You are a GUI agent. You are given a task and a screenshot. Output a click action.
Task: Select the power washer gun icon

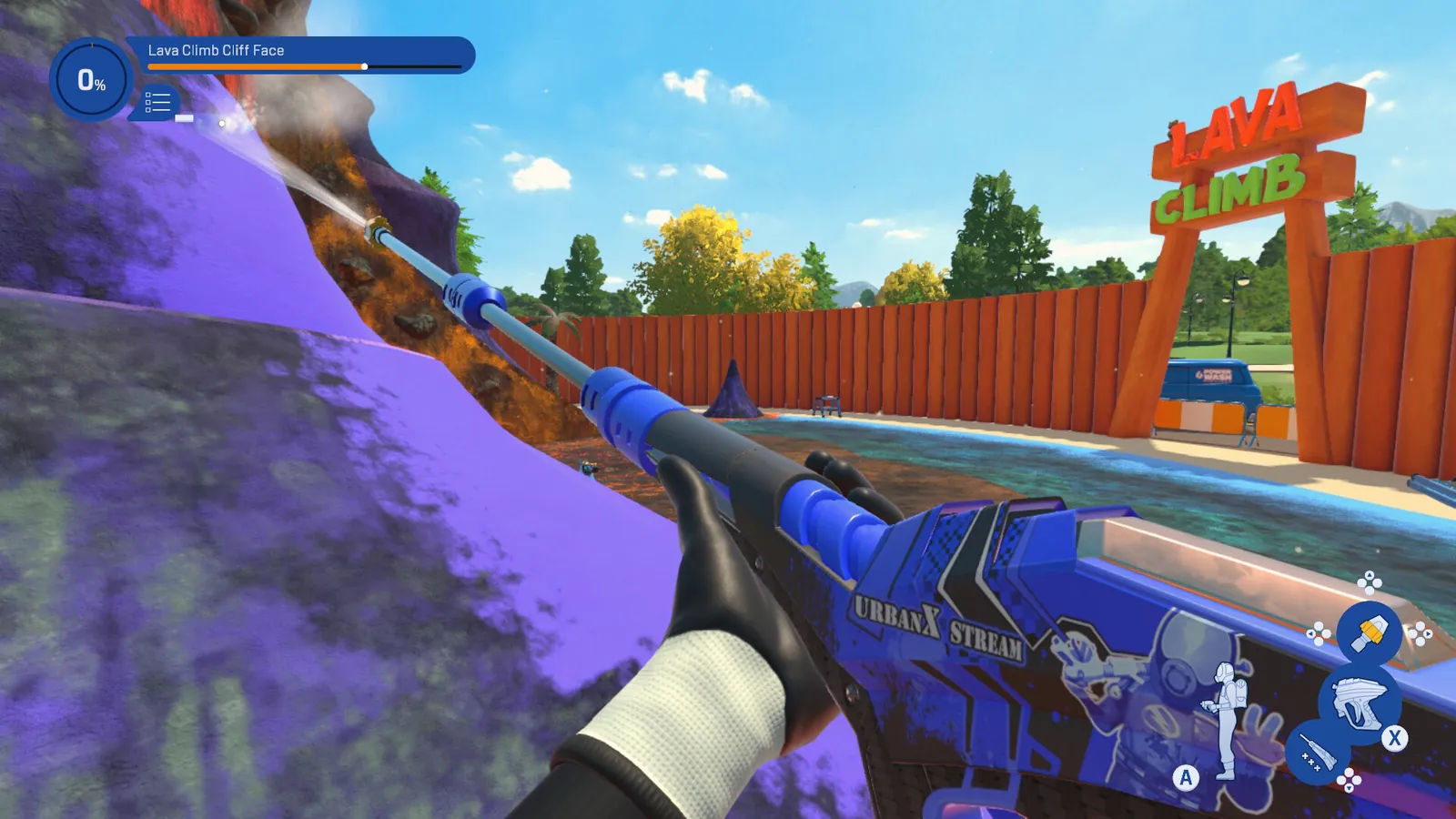[1360, 703]
